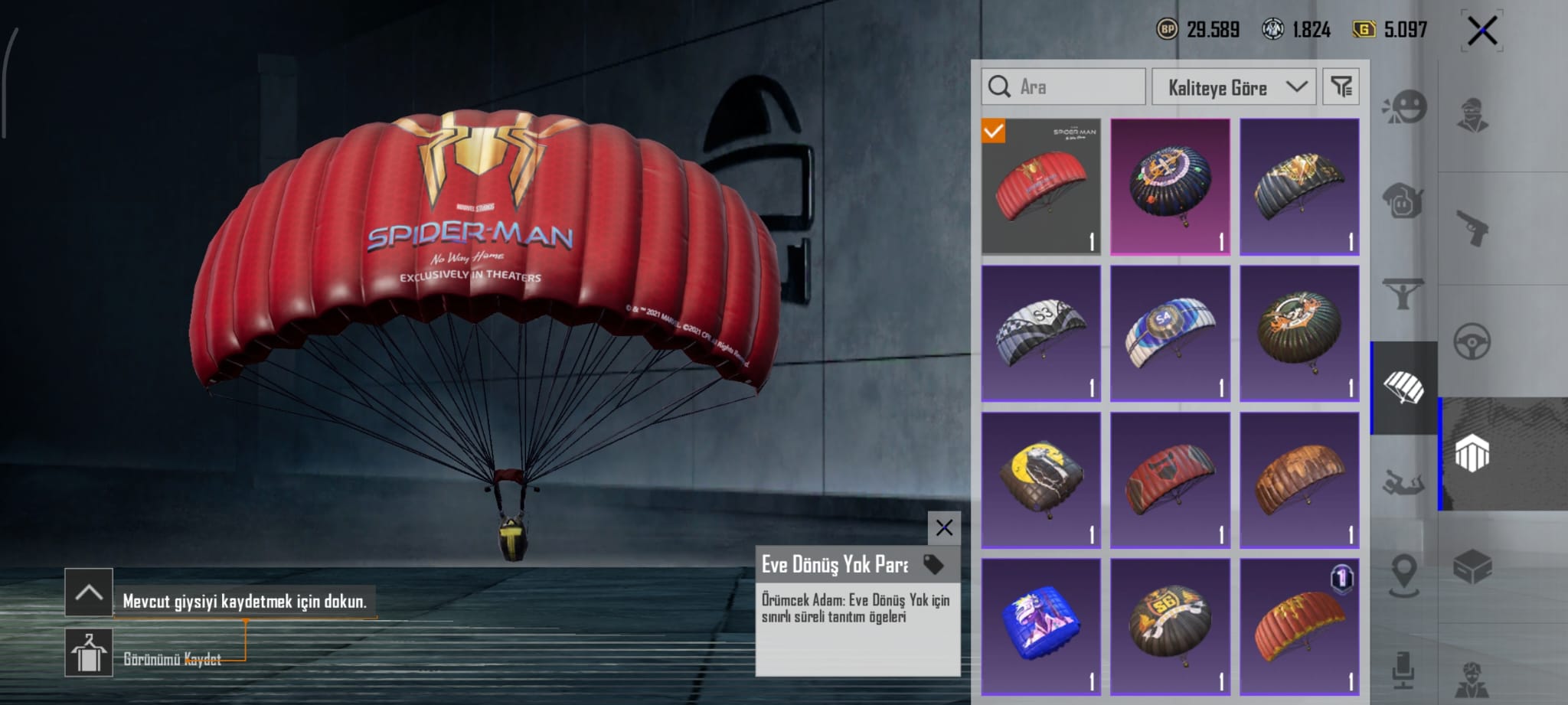Click the Ara search field
The height and width of the screenshot is (705, 1568).
1064,87
